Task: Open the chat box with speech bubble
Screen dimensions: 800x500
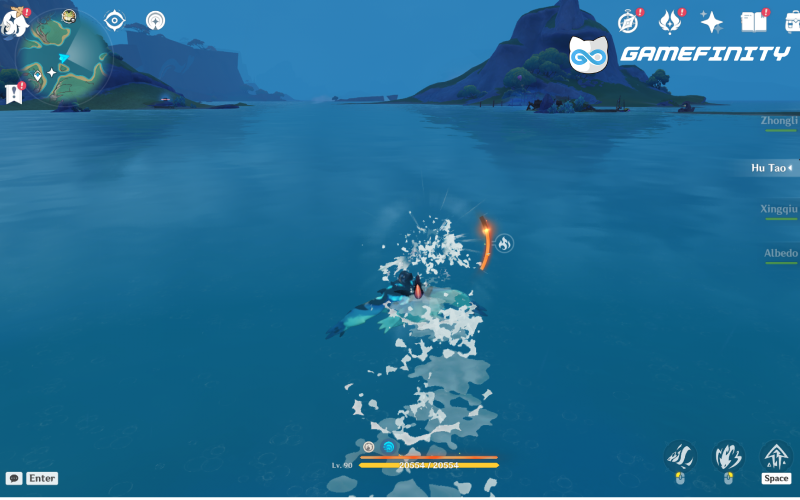Action: (14, 478)
